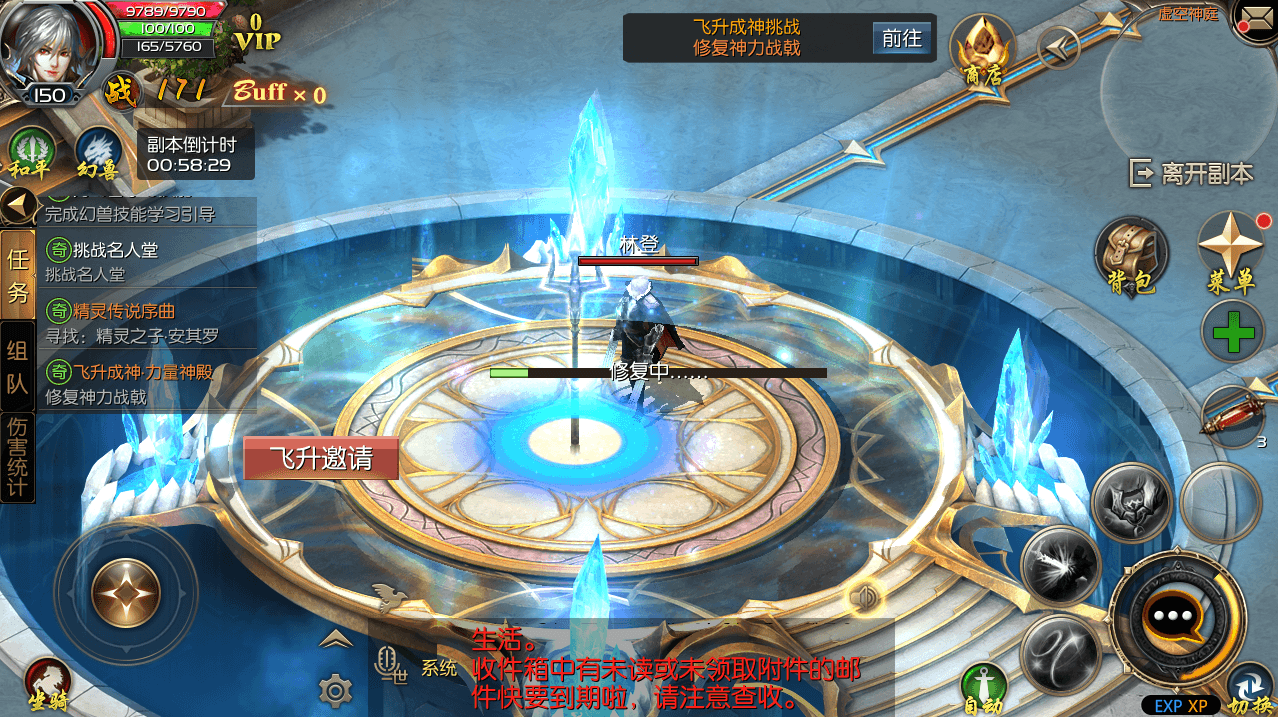Open the 商店 shop icon

[x=982, y=50]
